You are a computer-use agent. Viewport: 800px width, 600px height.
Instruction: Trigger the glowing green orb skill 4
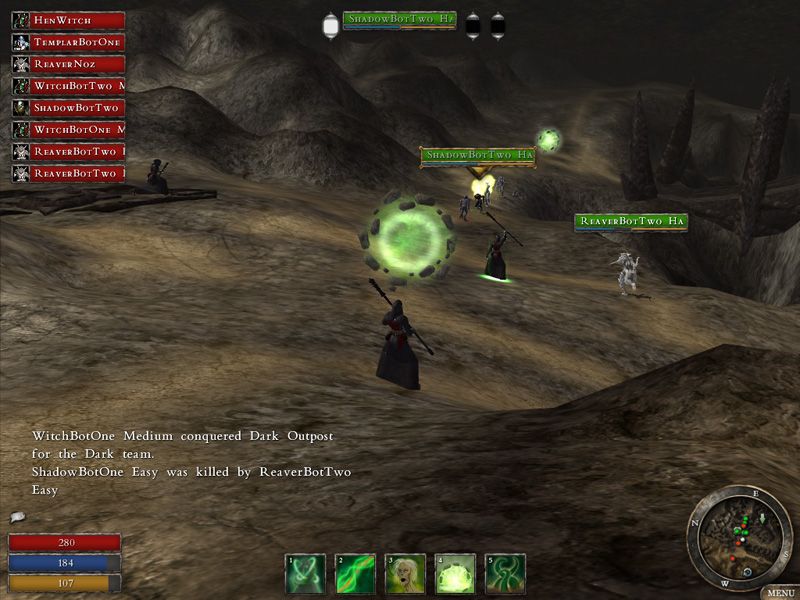455,574
